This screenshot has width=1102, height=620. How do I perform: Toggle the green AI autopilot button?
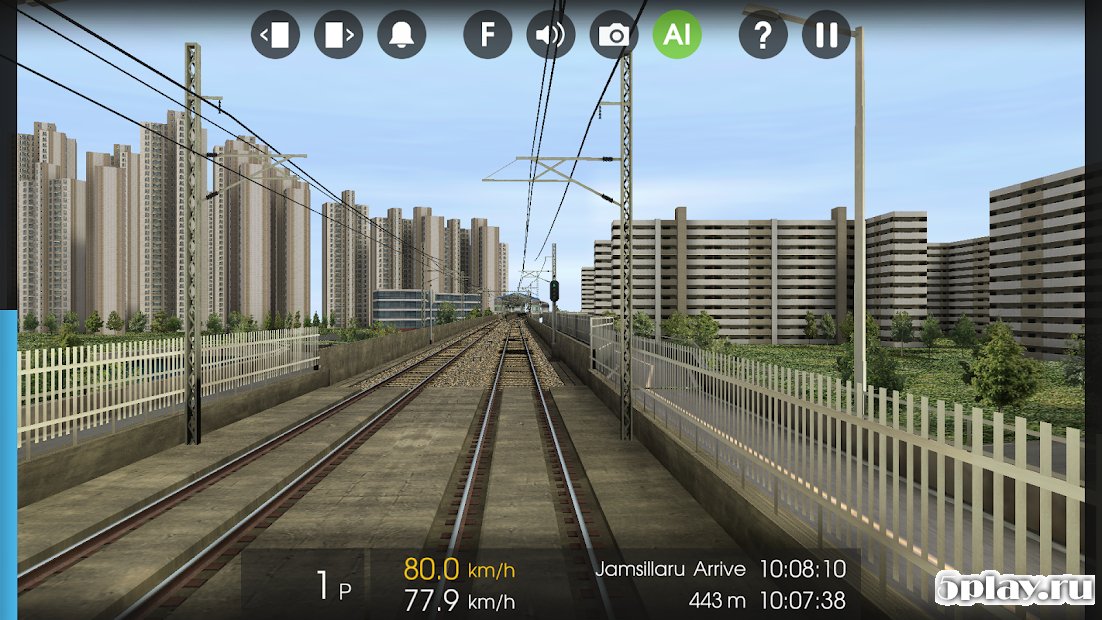click(x=677, y=35)
